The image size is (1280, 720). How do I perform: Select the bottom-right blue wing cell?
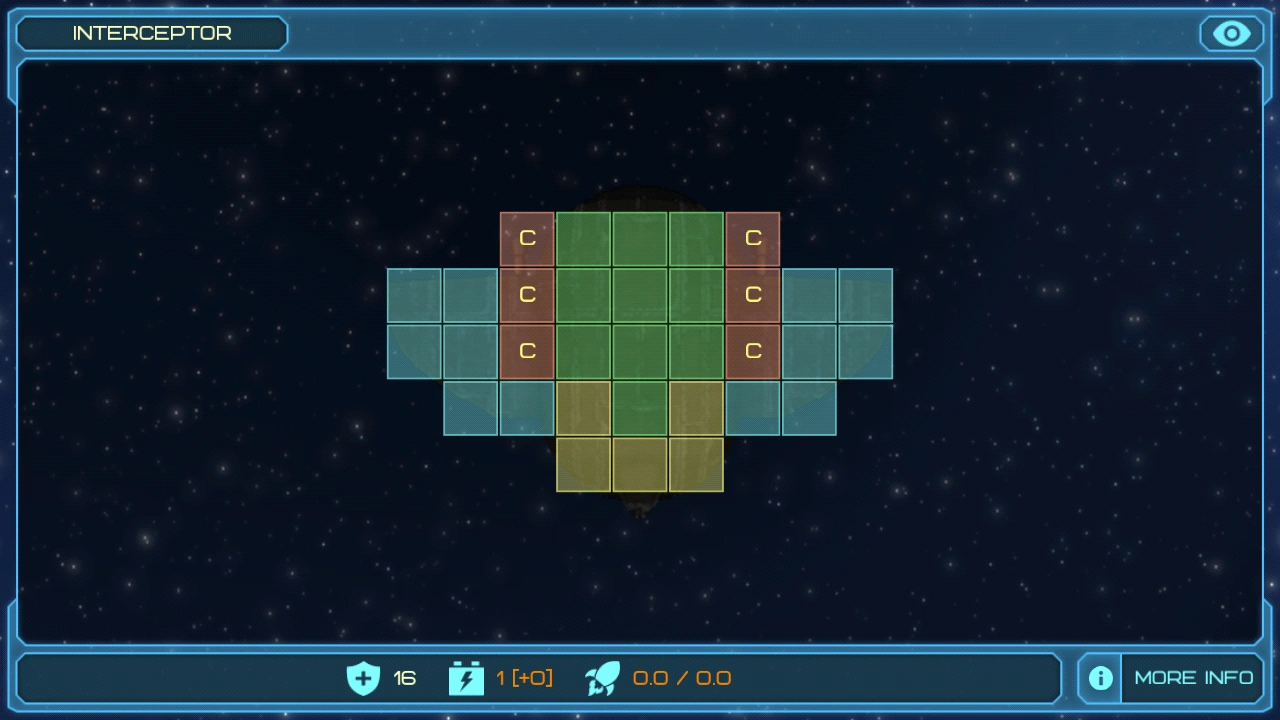coord(808,407)
